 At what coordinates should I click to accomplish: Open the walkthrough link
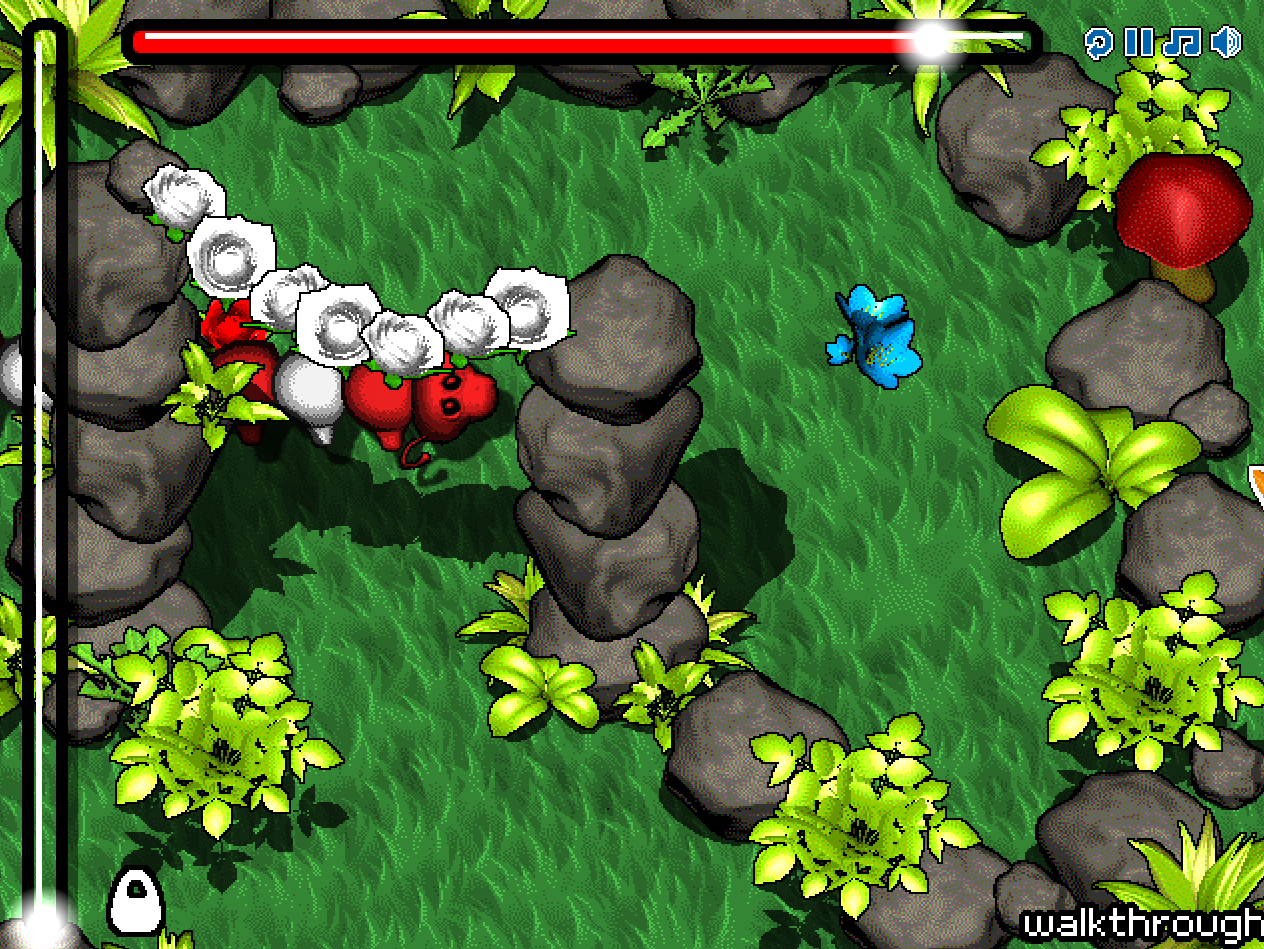pos(1143,924)
